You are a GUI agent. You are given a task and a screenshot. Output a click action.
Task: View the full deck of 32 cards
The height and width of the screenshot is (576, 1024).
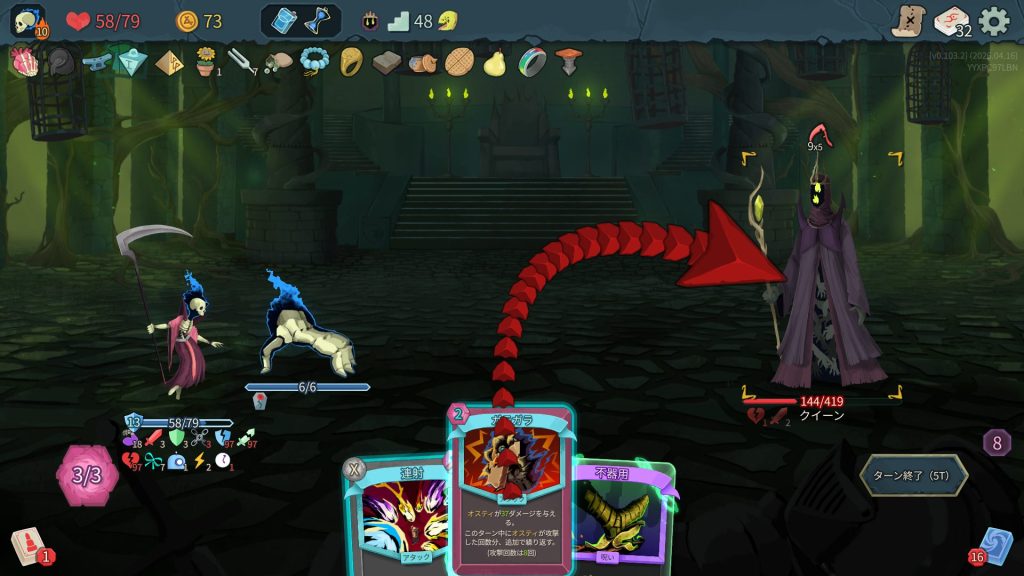click(x=951, y=21)
